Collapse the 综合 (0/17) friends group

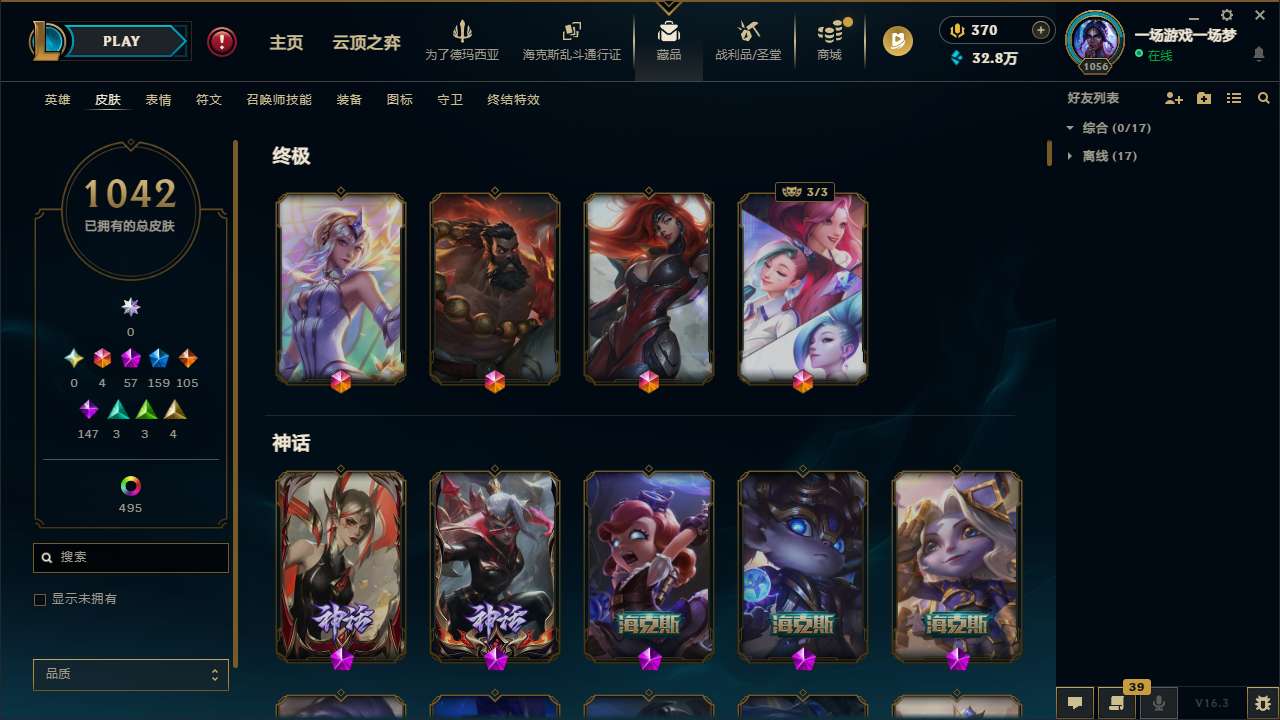tap(1110, 128)
